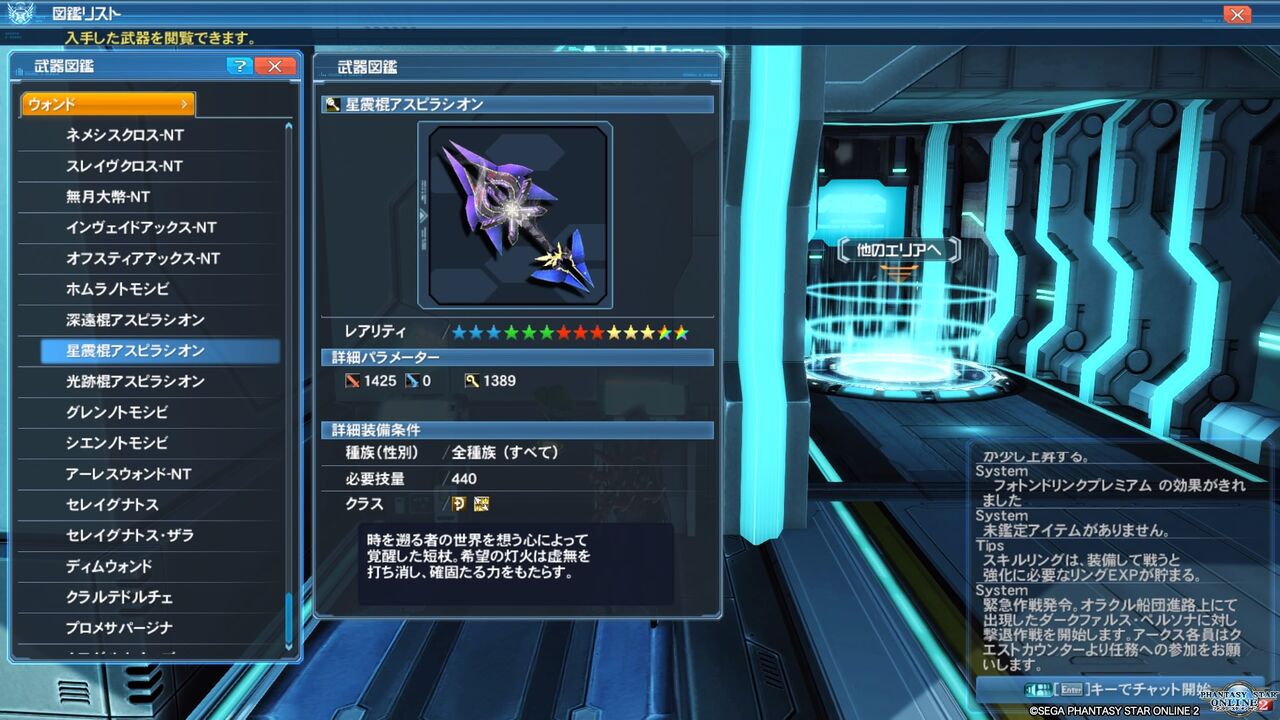The width and height of the screenshot is (1280, 720).
Task: Click the second class requirement icon beside クラス
Action: pos(480,504)
